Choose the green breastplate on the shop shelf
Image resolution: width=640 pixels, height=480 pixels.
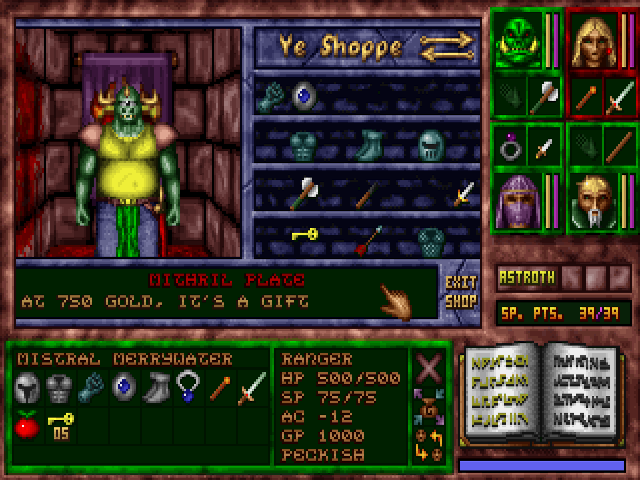(x=302, y=145)
